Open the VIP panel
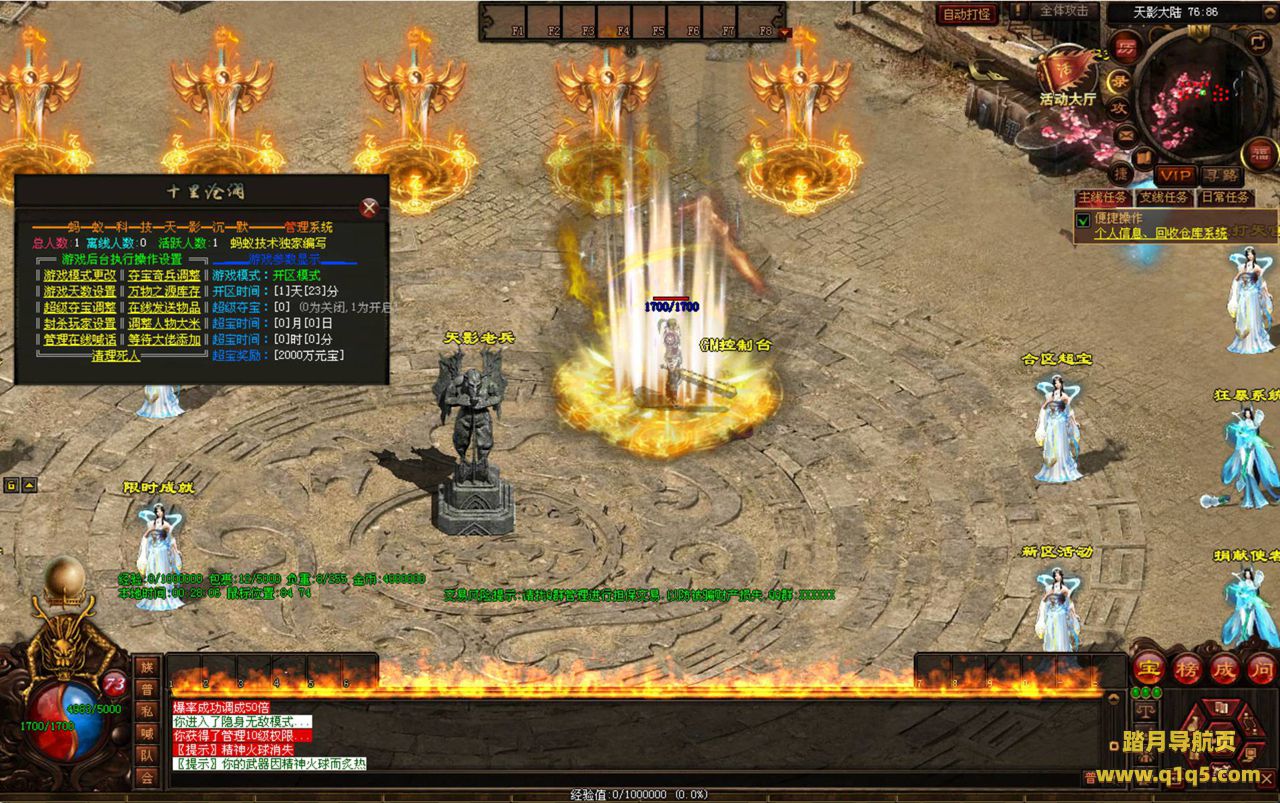The image size is (1280, 803). click(x=1174, y=175)
